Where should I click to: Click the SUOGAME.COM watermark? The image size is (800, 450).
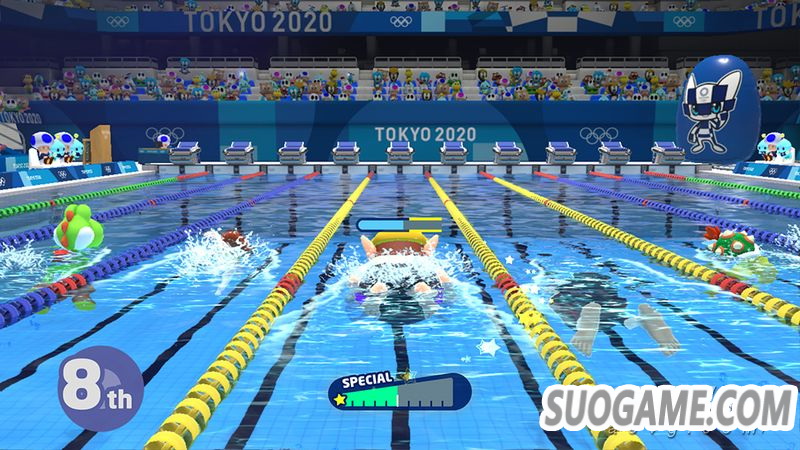(668, 410)
